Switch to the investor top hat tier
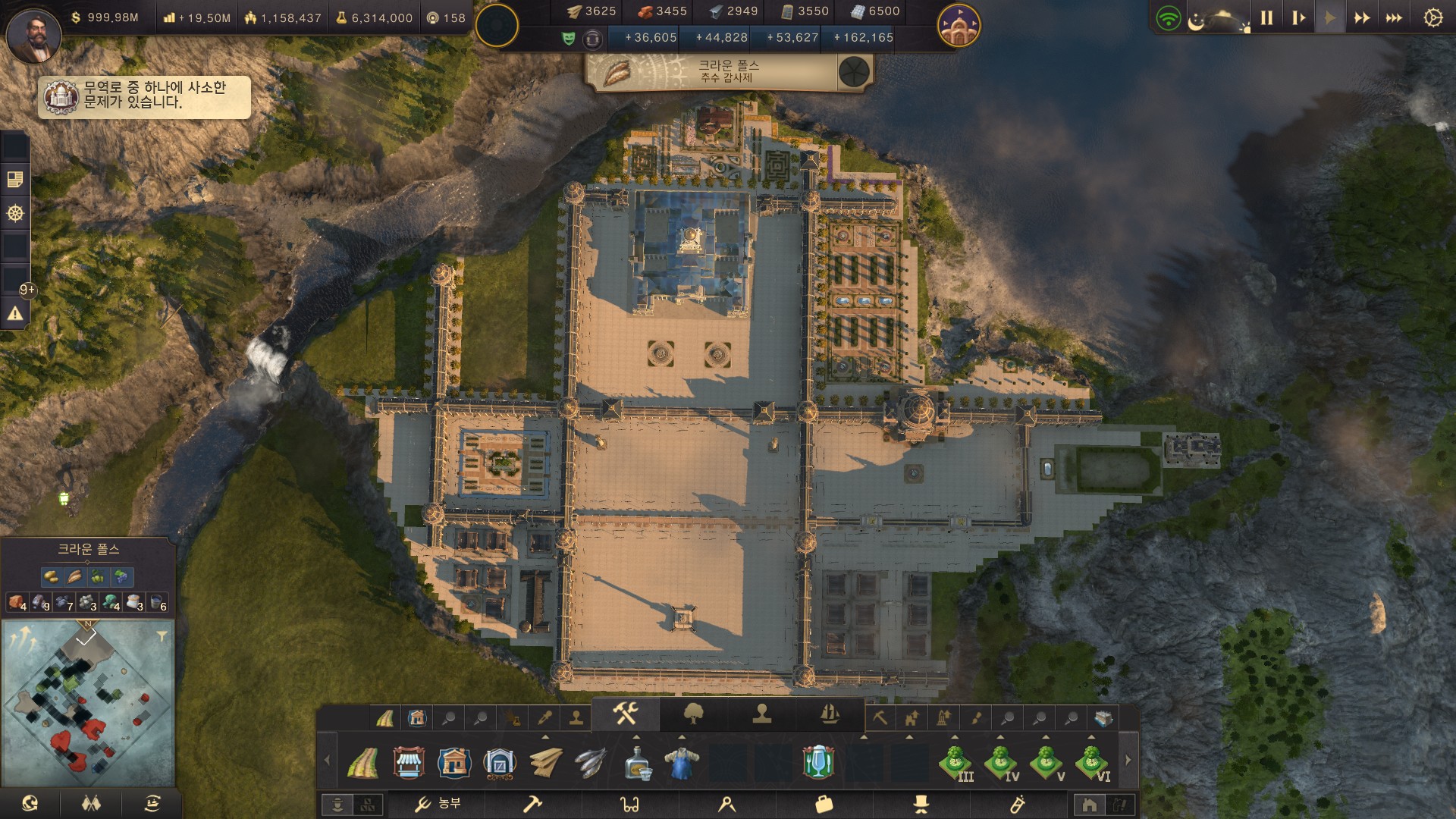1456x819 pixels. click(x=921, y=804)
